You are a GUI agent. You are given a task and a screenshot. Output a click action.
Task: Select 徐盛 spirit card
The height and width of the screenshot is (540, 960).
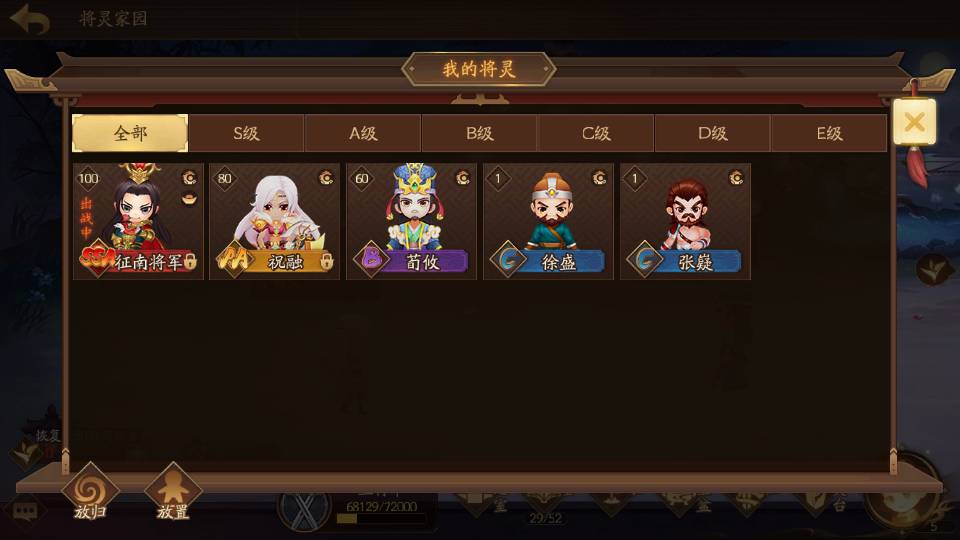pyautogui.click(x=548, y=221)
